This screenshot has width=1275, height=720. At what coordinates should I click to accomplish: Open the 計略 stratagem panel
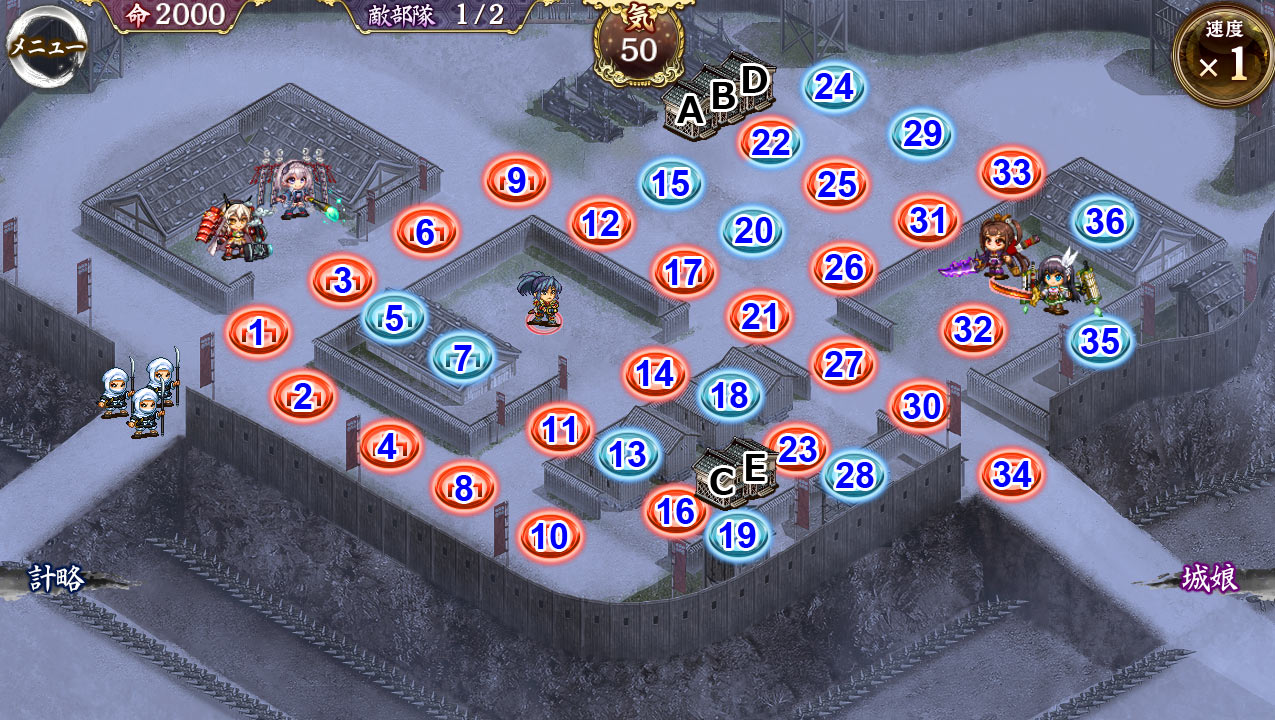(56, 578)
